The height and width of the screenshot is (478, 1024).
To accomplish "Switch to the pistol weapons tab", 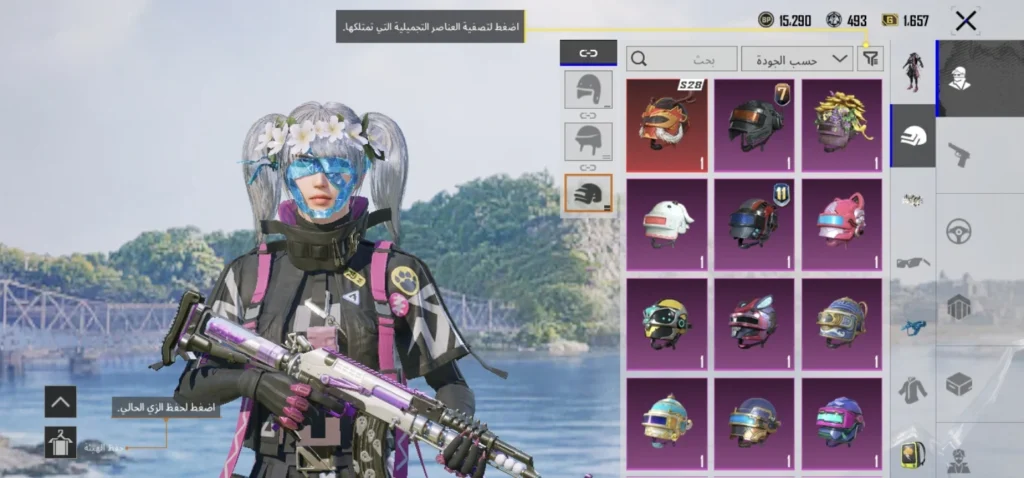I will coord(959,154).
